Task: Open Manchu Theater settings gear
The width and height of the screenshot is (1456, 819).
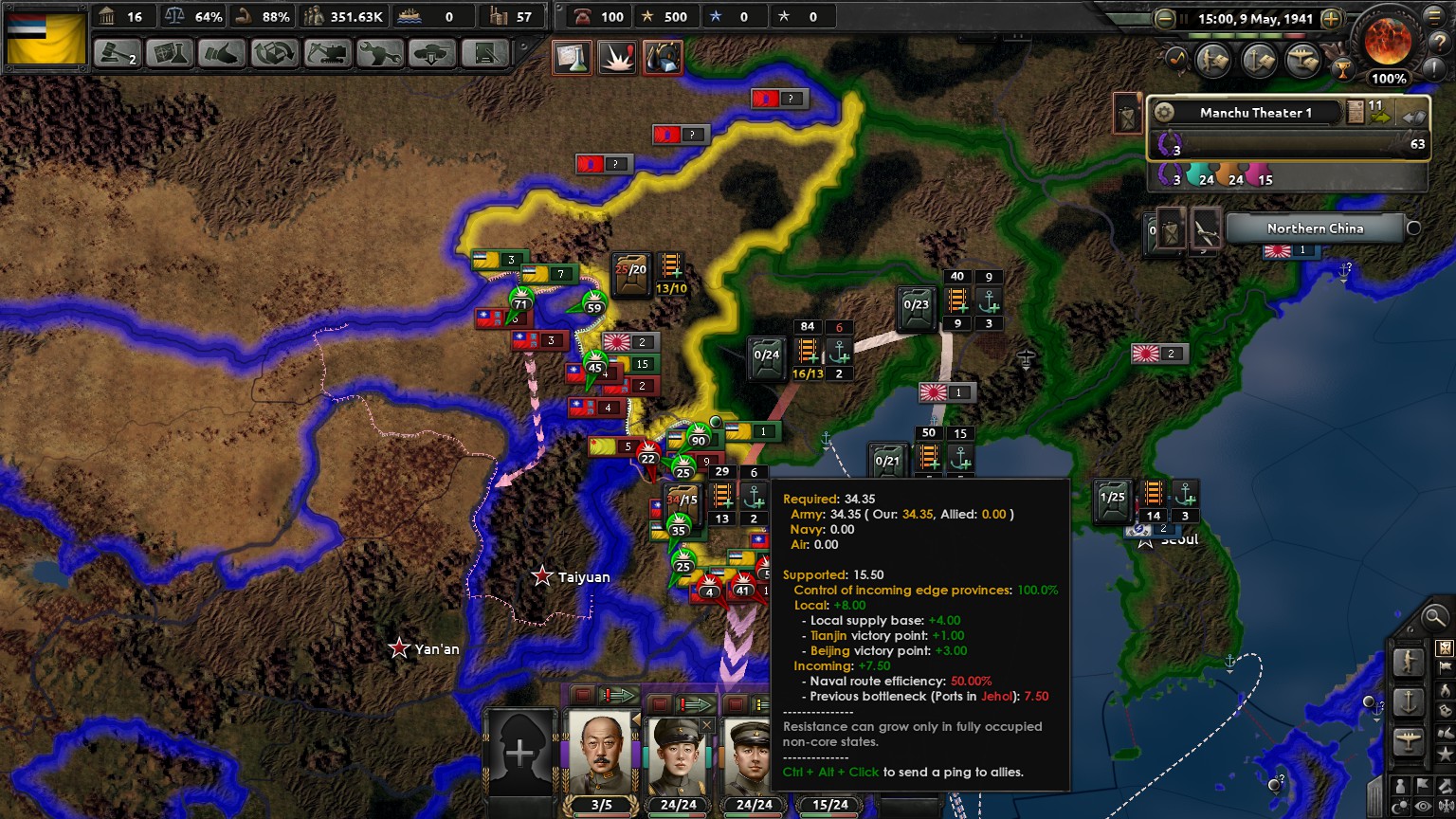Action: click(1165, 112)
